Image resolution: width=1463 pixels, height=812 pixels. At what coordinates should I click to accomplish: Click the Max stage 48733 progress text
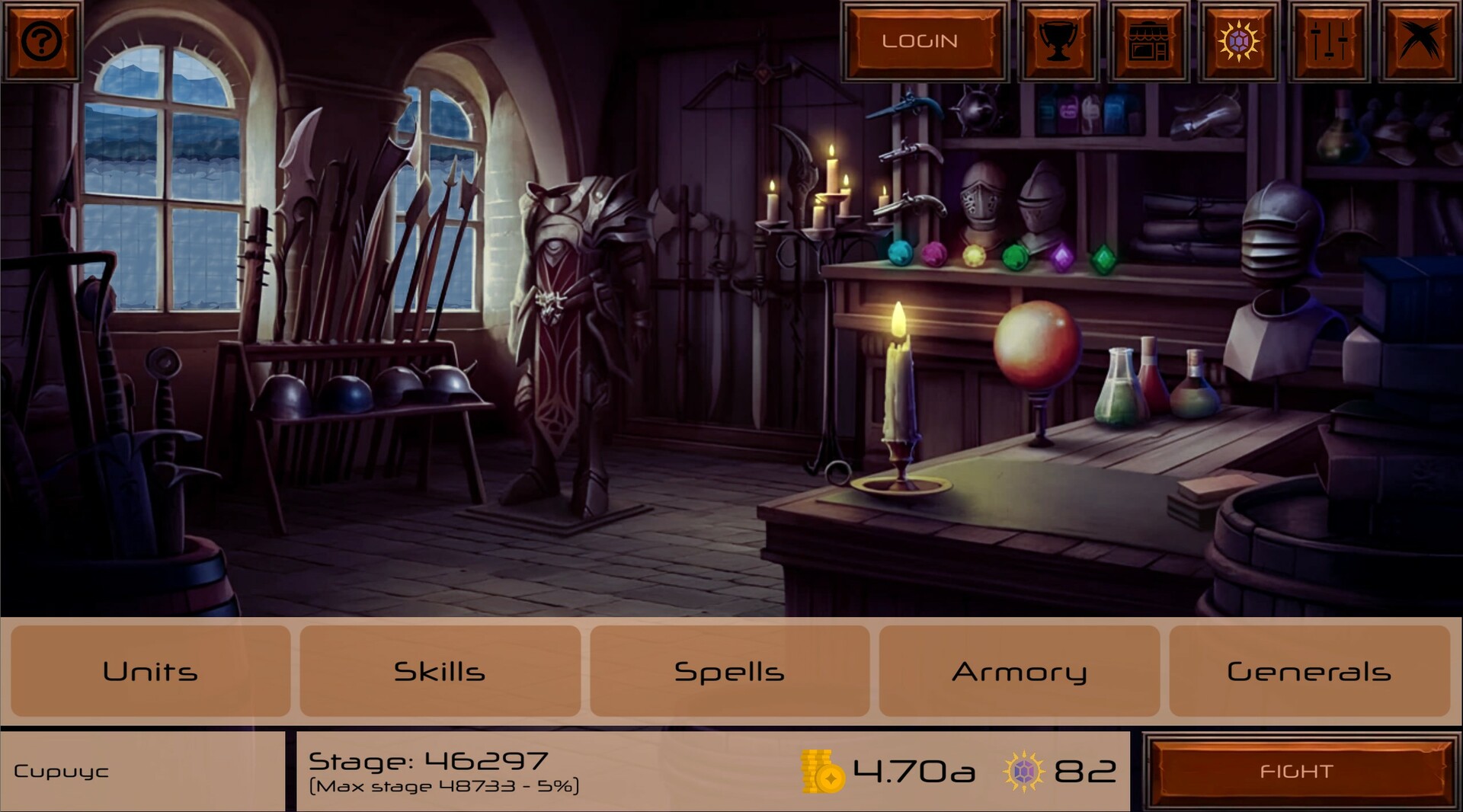click(x=444, y=784)
